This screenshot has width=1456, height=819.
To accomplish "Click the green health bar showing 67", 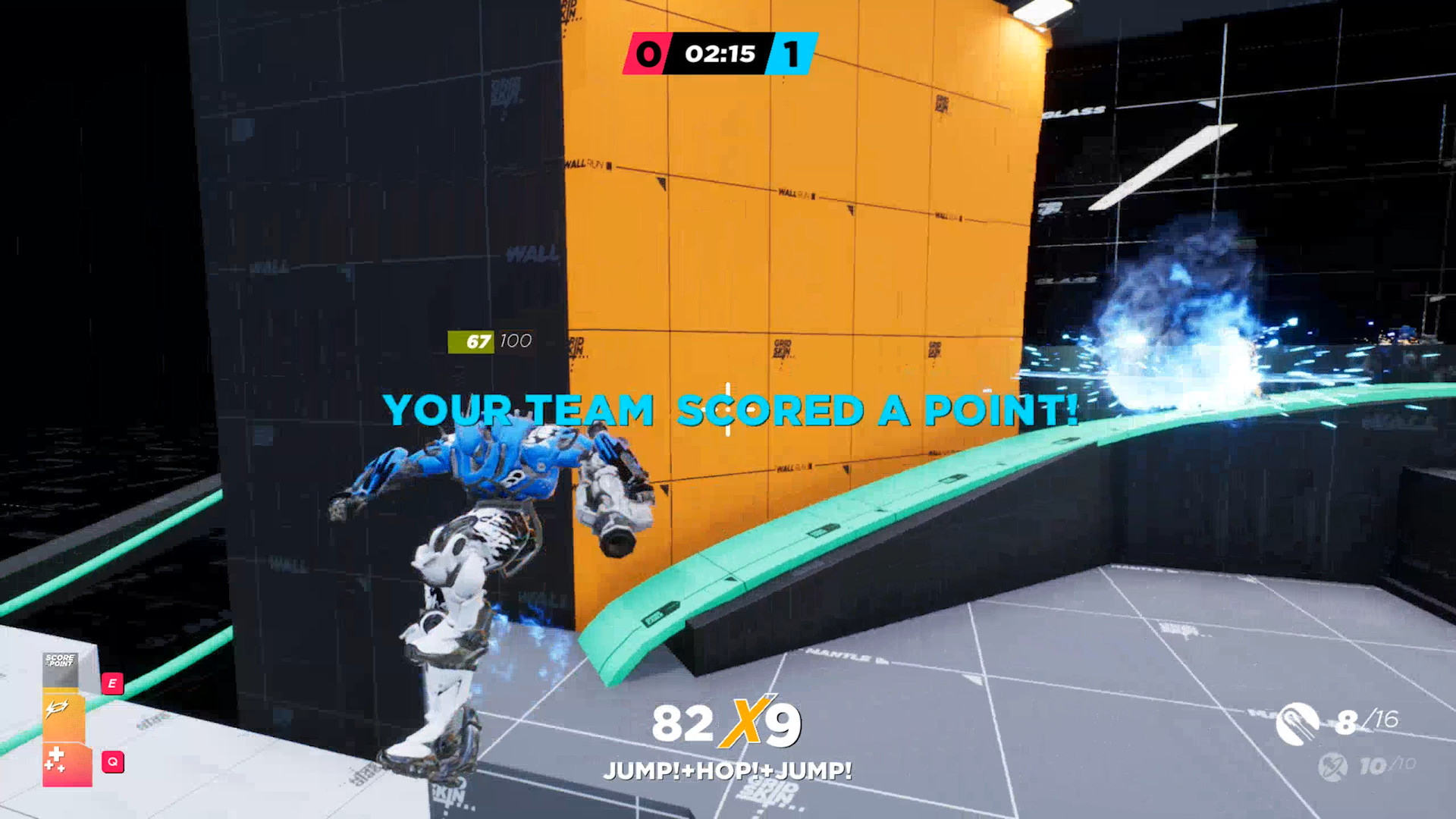I will [471, 340].
